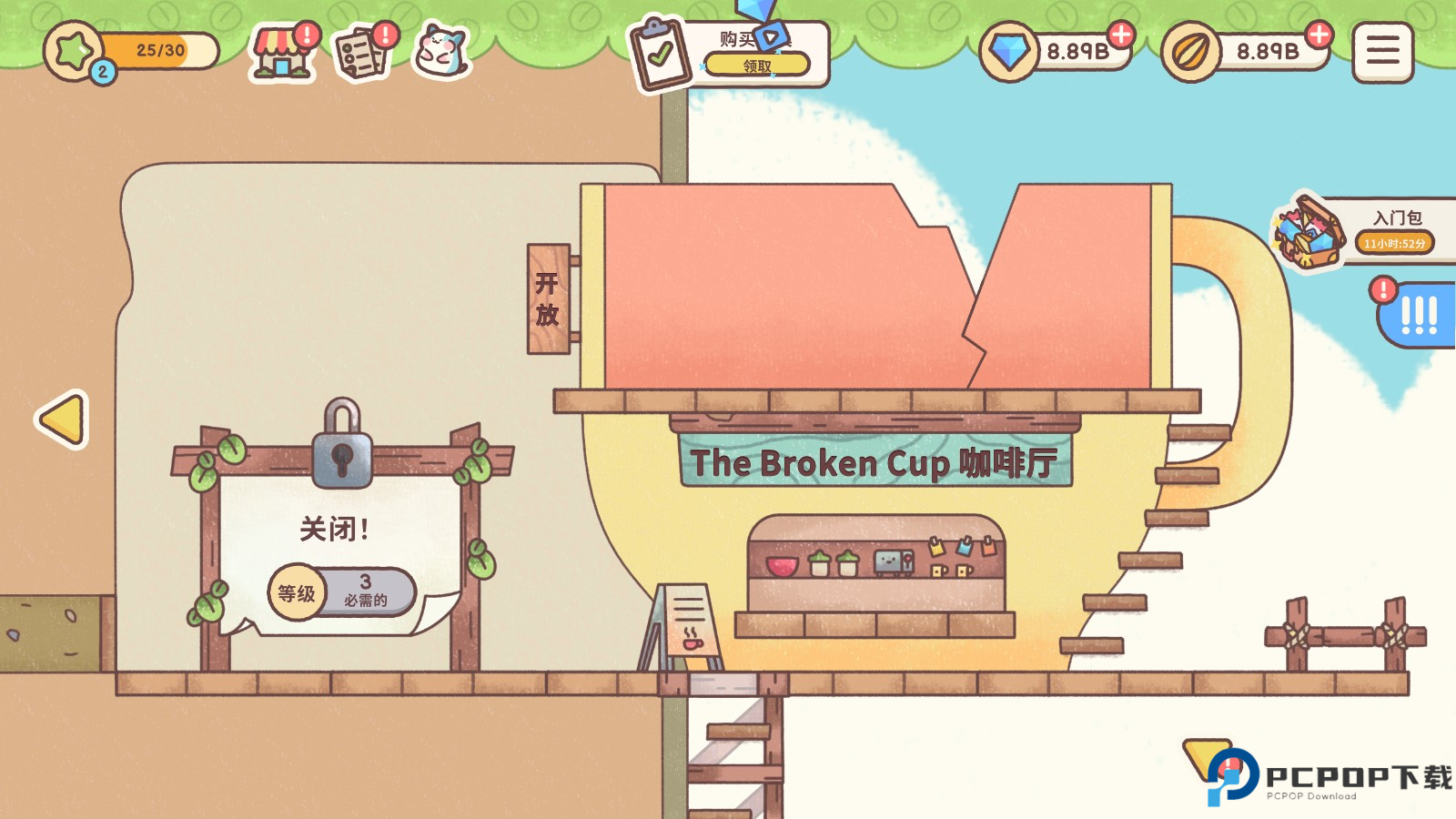Open the task checklist icon
The image size is (1456, 819).
(x=361, y=54)
